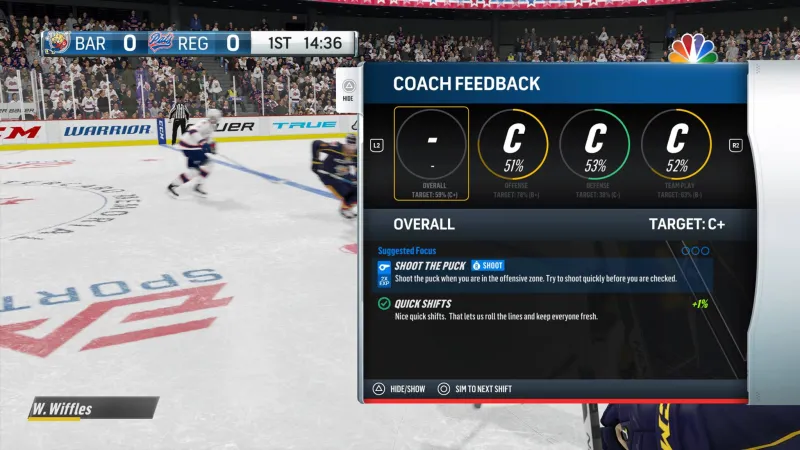Select the Overall grade tile
Viewport: 800px width, 450px height.
[x=431, y=152]
